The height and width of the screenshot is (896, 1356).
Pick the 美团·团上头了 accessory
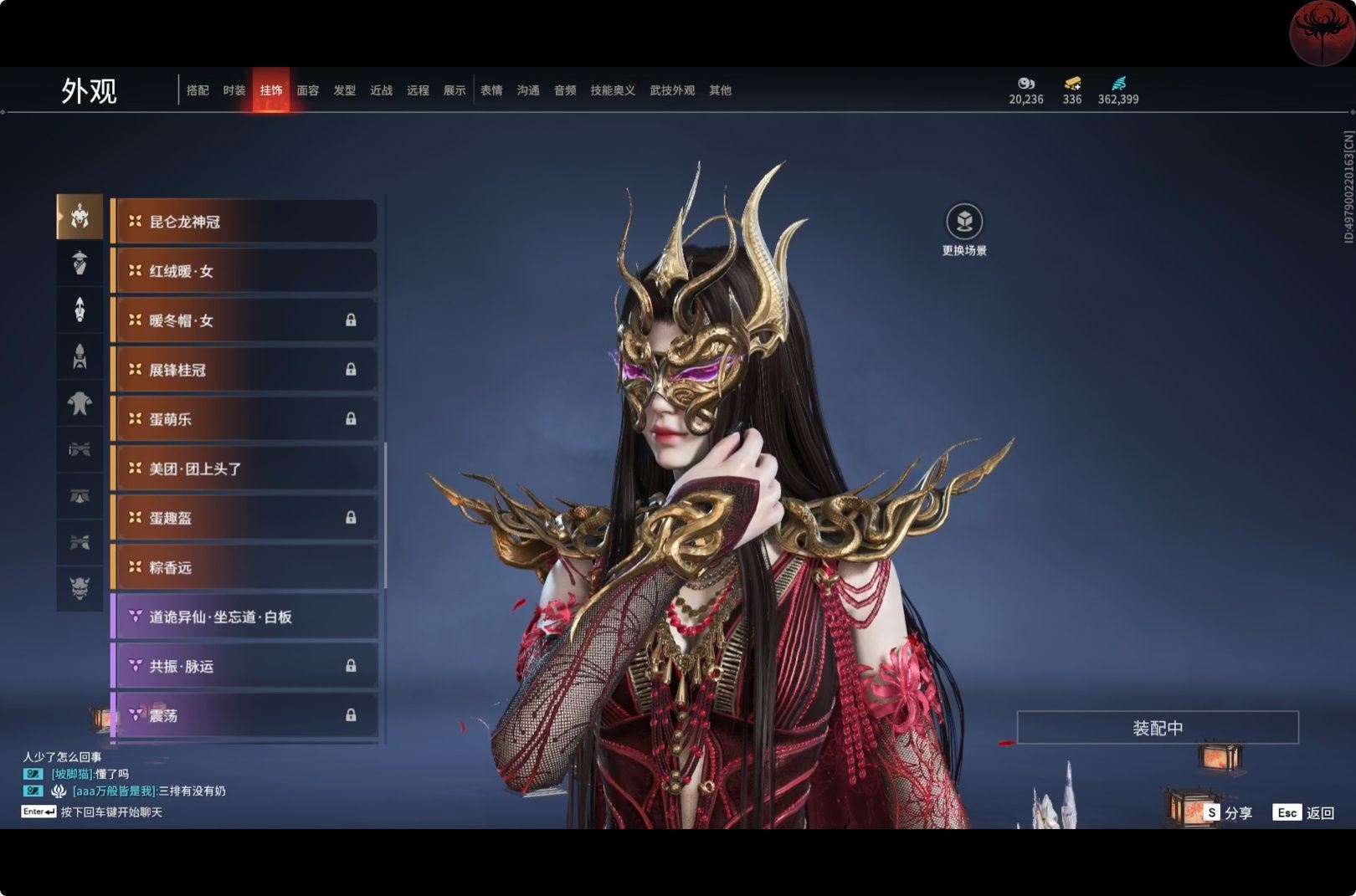tap(244, 468)
